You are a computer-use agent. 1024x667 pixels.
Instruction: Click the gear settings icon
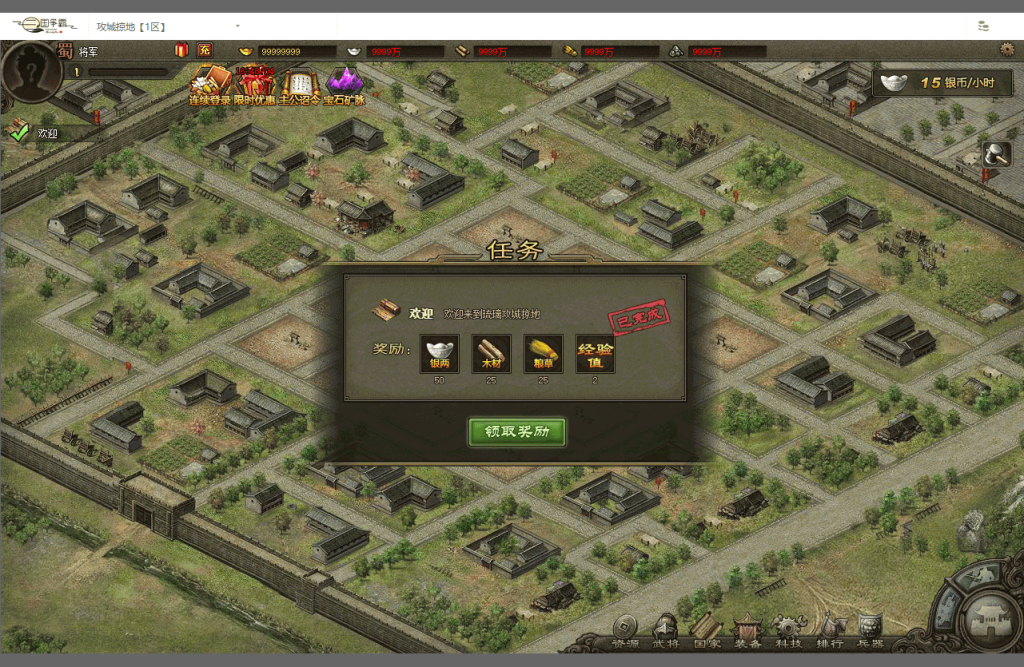pos(1006,49)
